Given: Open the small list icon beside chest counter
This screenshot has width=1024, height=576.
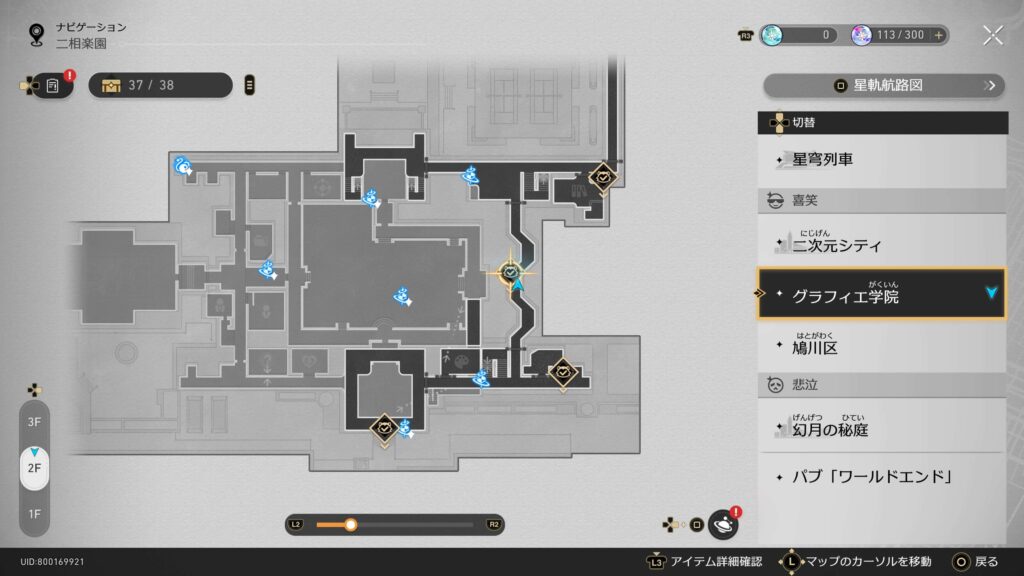Looking at the screenshot, I should click(x=249, y=85).
